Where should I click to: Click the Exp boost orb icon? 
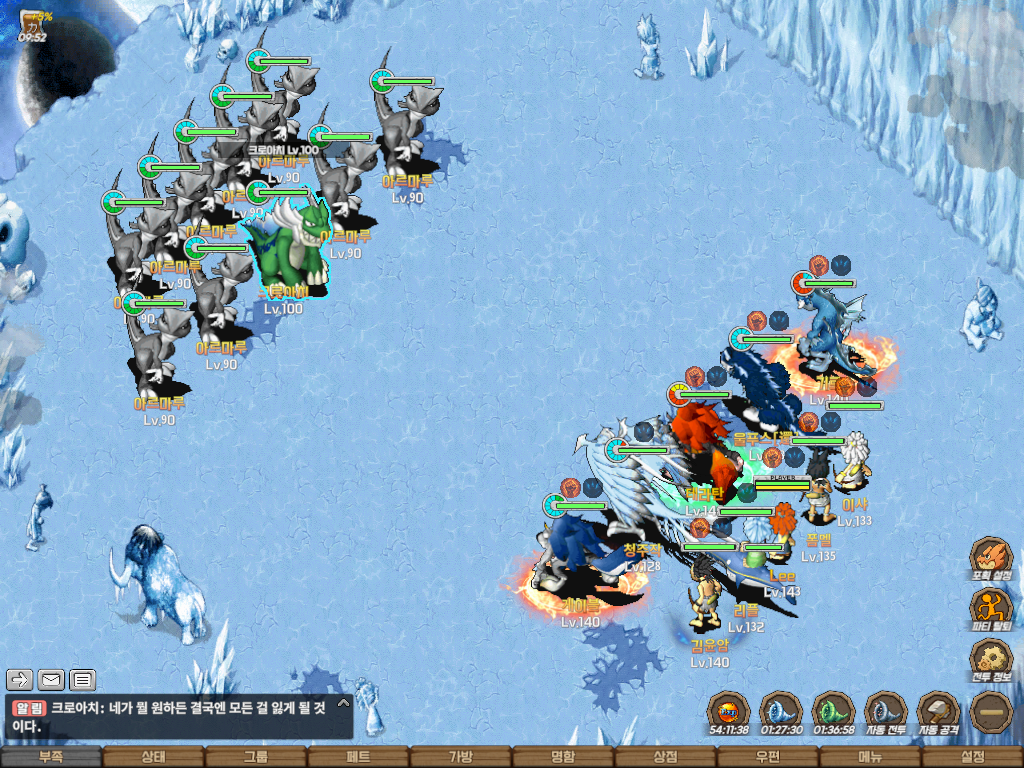point(728,712)
